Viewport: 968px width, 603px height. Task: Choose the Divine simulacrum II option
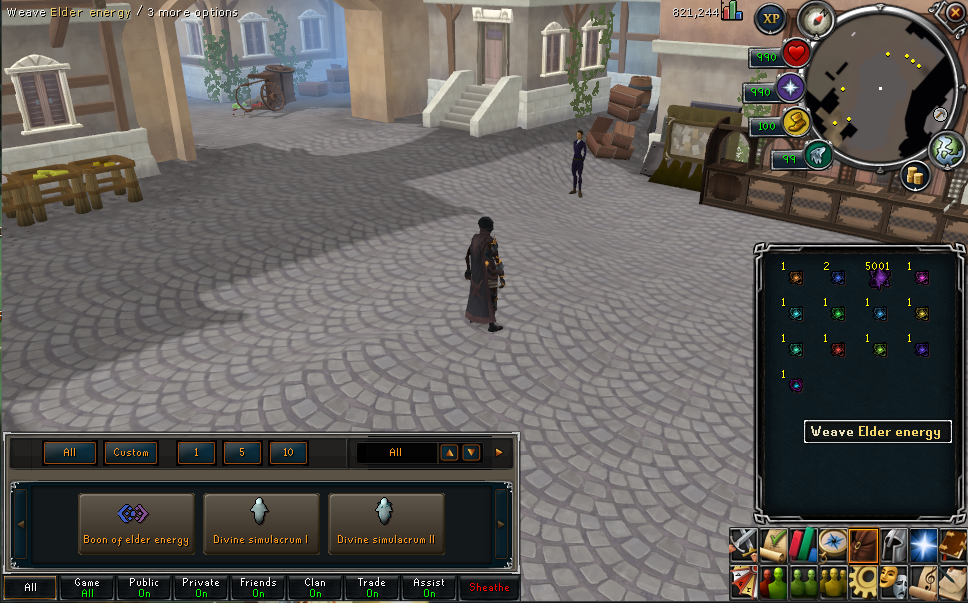pos(385,523)
